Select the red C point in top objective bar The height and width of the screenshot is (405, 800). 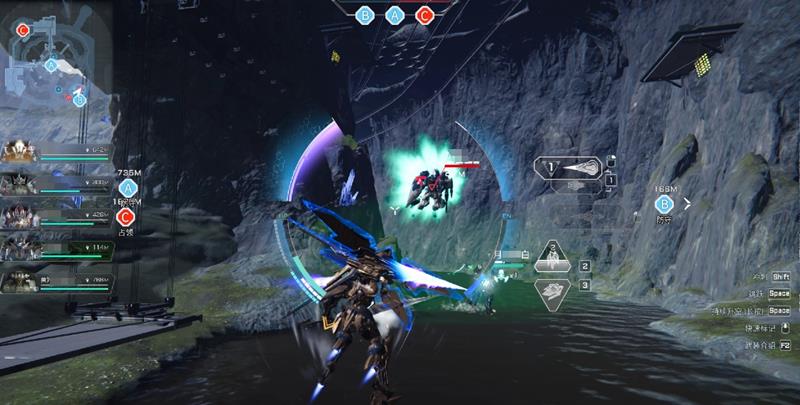(x=424, y=15)
